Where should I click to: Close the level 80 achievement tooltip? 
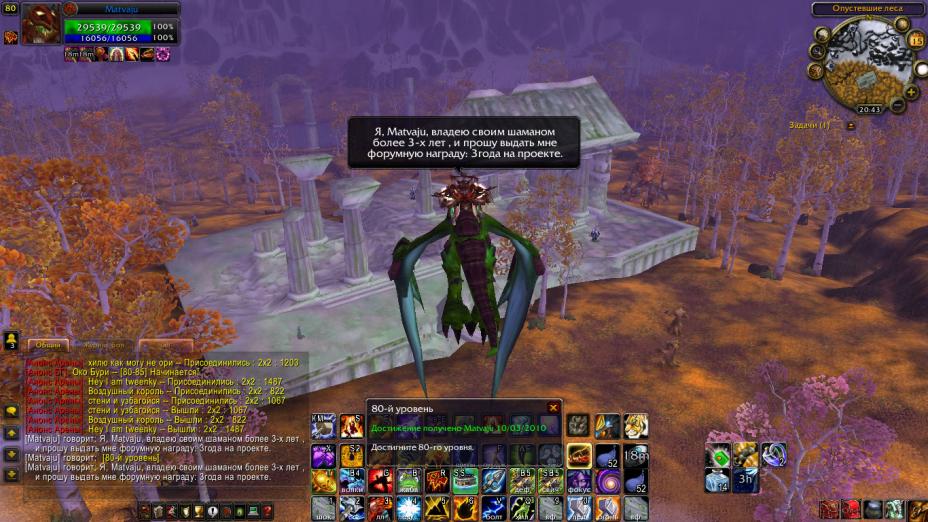pos(553,408)
